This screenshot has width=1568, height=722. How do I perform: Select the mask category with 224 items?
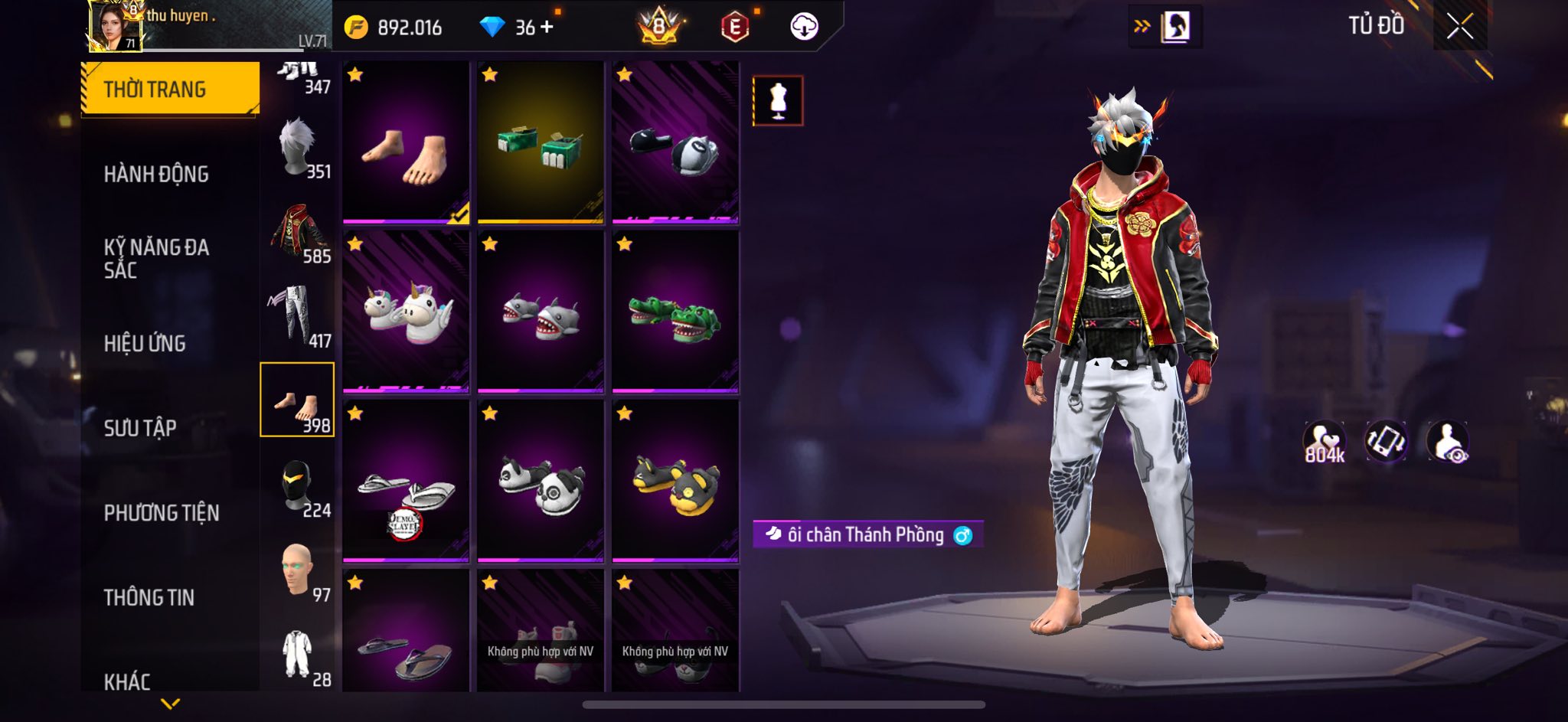(298, 486)
